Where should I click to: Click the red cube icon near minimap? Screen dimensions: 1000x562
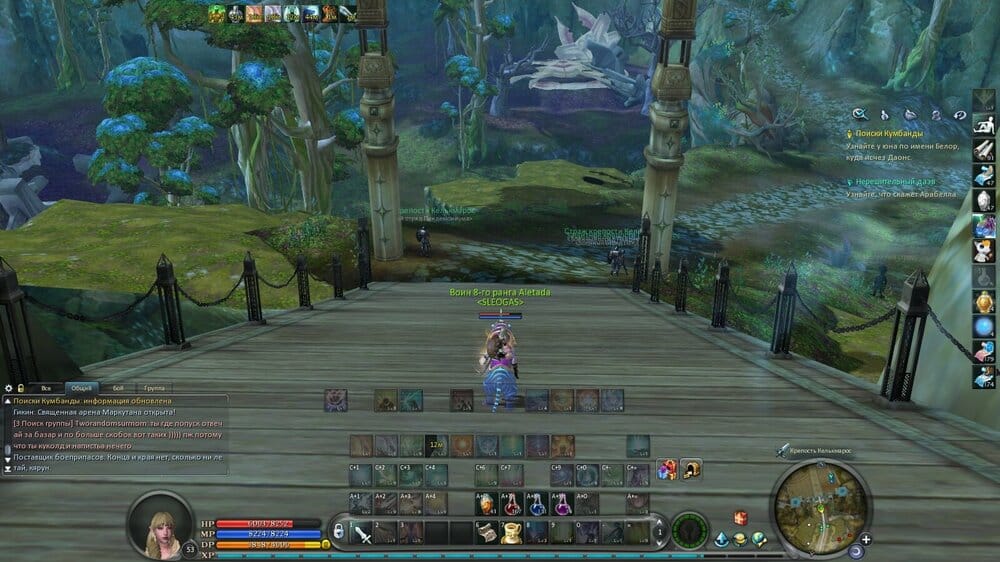click(x=741, y=517)
